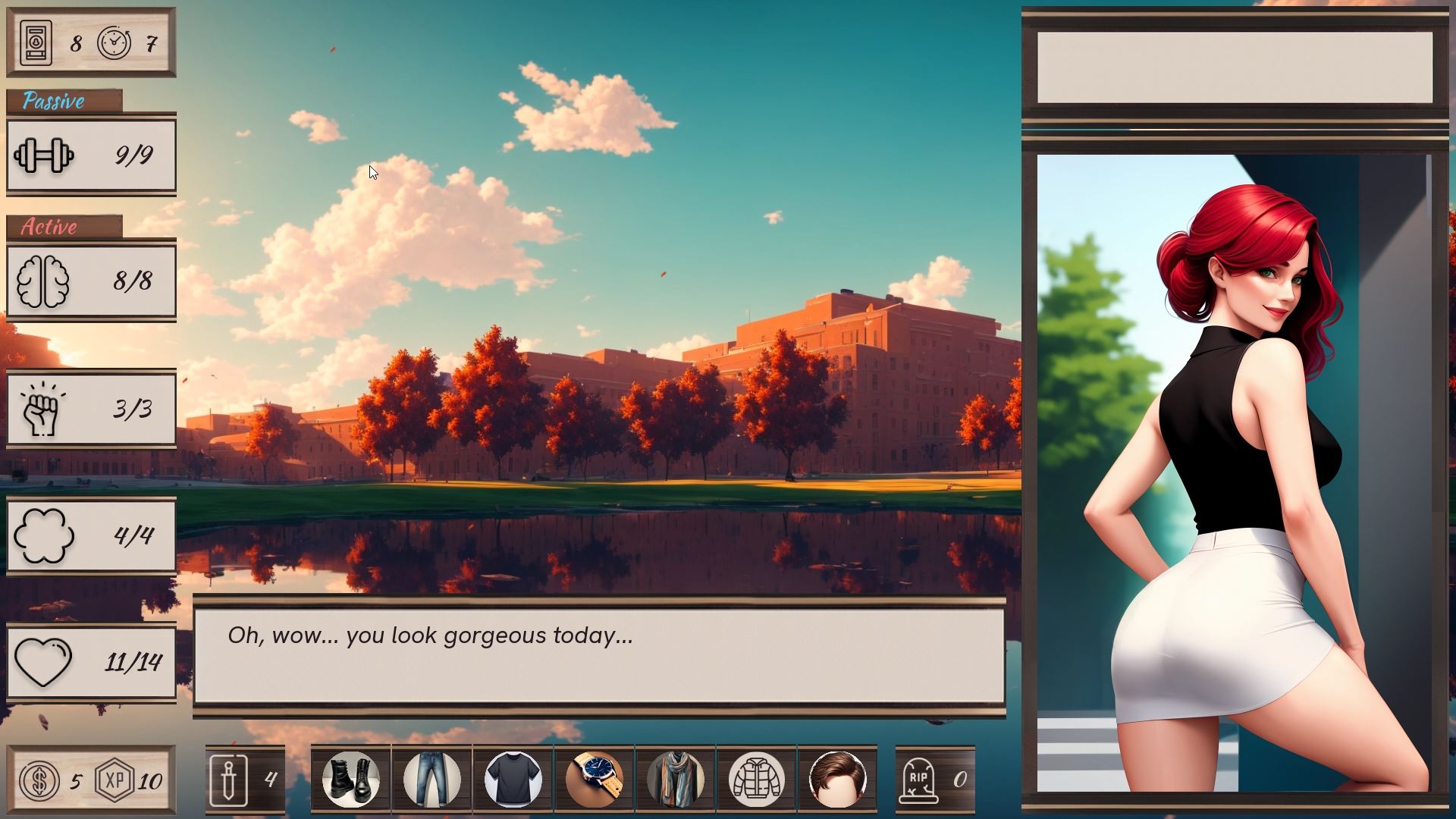The image size is (1456, 819).
Task: Select the black boots equipment slot
Action: click(350, 779)
